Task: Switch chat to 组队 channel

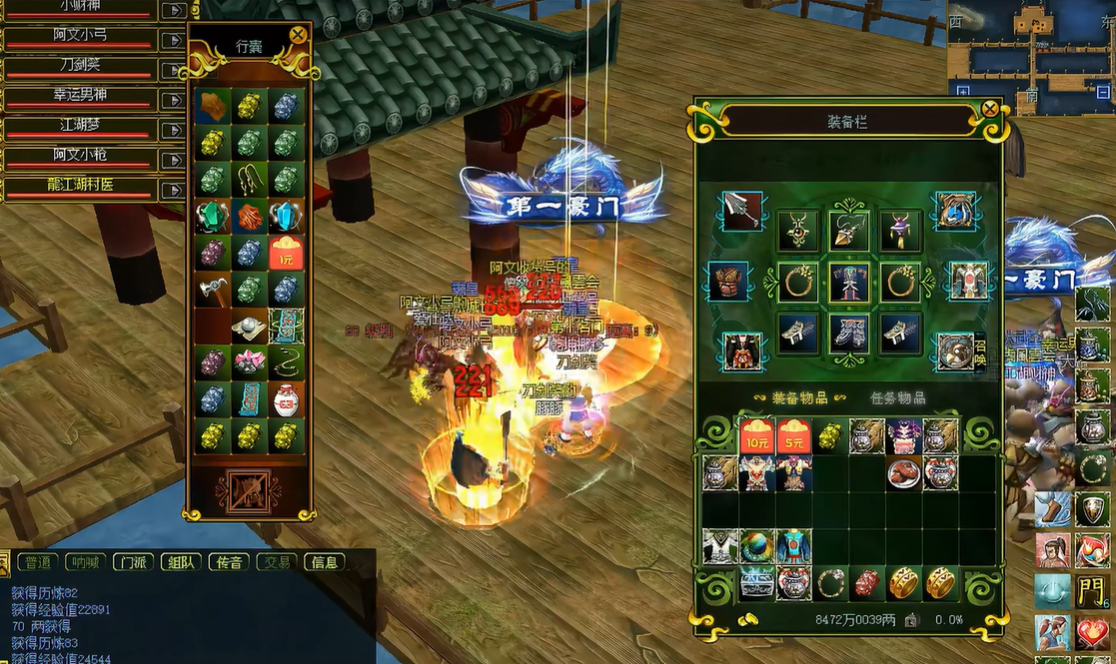Action: click(181, 562)
